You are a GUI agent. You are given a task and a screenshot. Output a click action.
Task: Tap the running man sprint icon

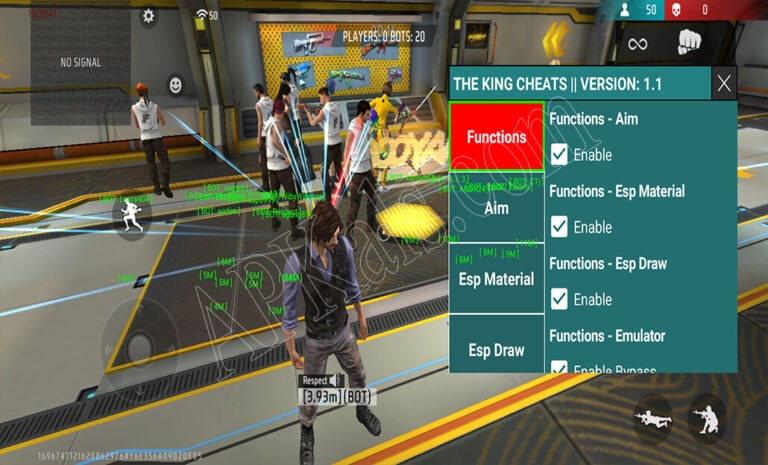click(129, 218)
